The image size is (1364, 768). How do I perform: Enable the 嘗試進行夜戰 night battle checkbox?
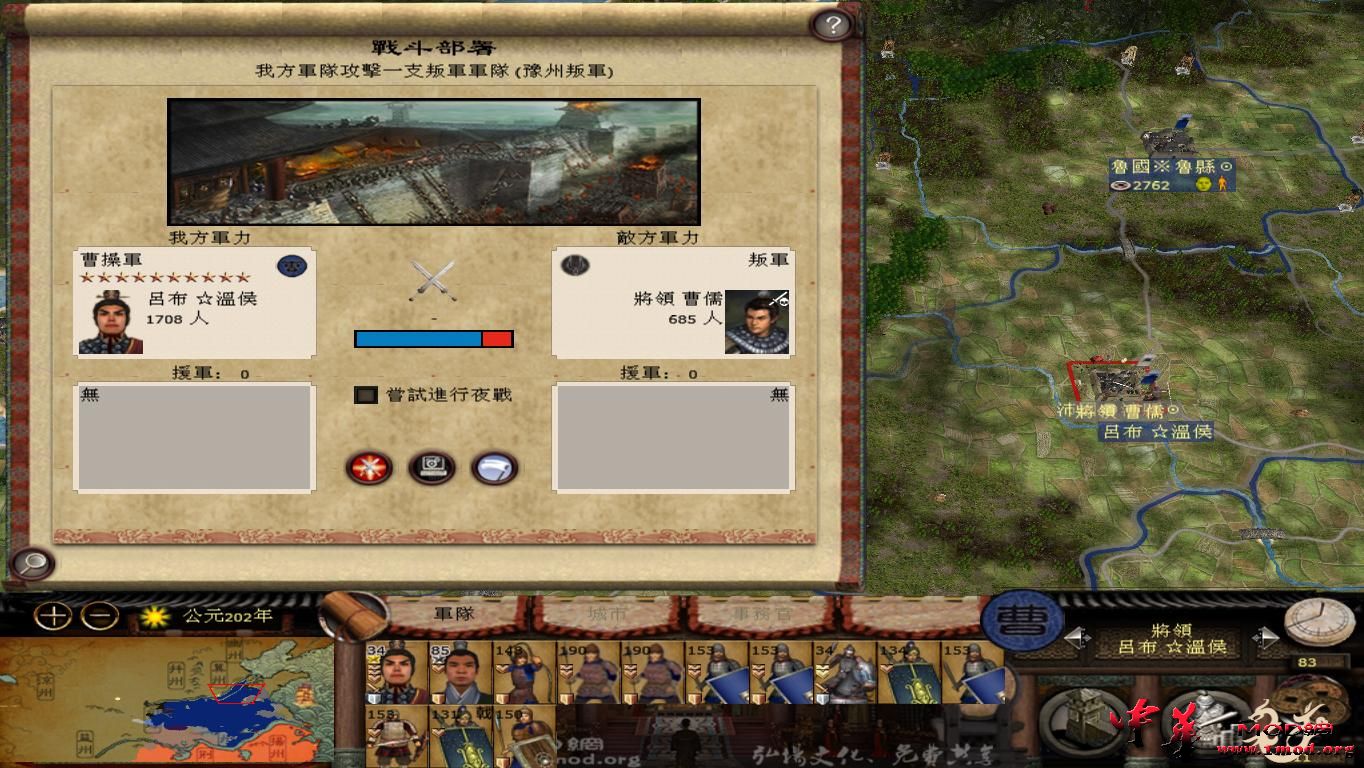click(364, 396)
